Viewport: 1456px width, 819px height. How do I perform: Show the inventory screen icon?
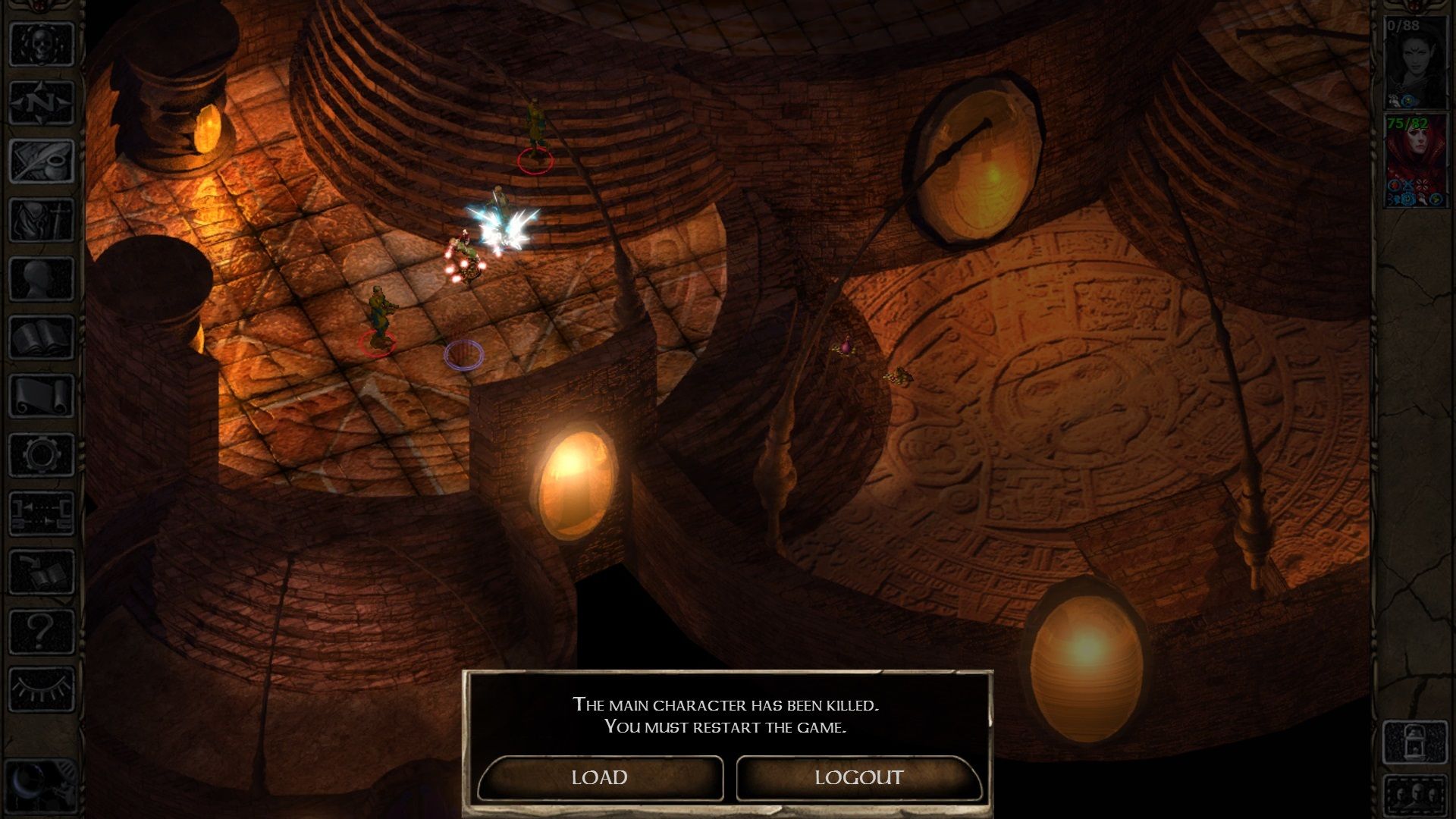pos(42,220)
